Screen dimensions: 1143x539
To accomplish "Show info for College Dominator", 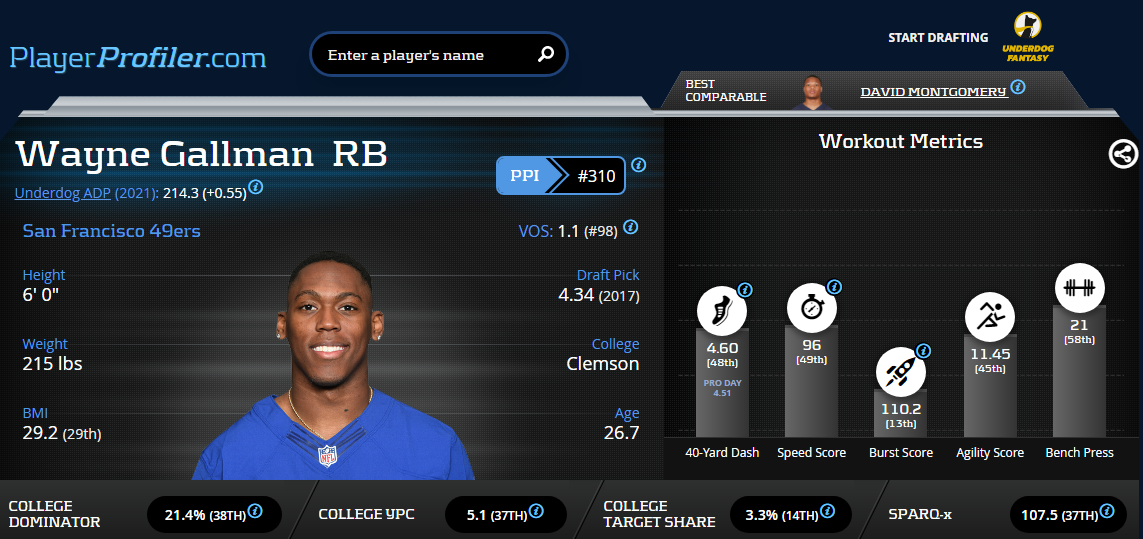I will coord(256,511).
